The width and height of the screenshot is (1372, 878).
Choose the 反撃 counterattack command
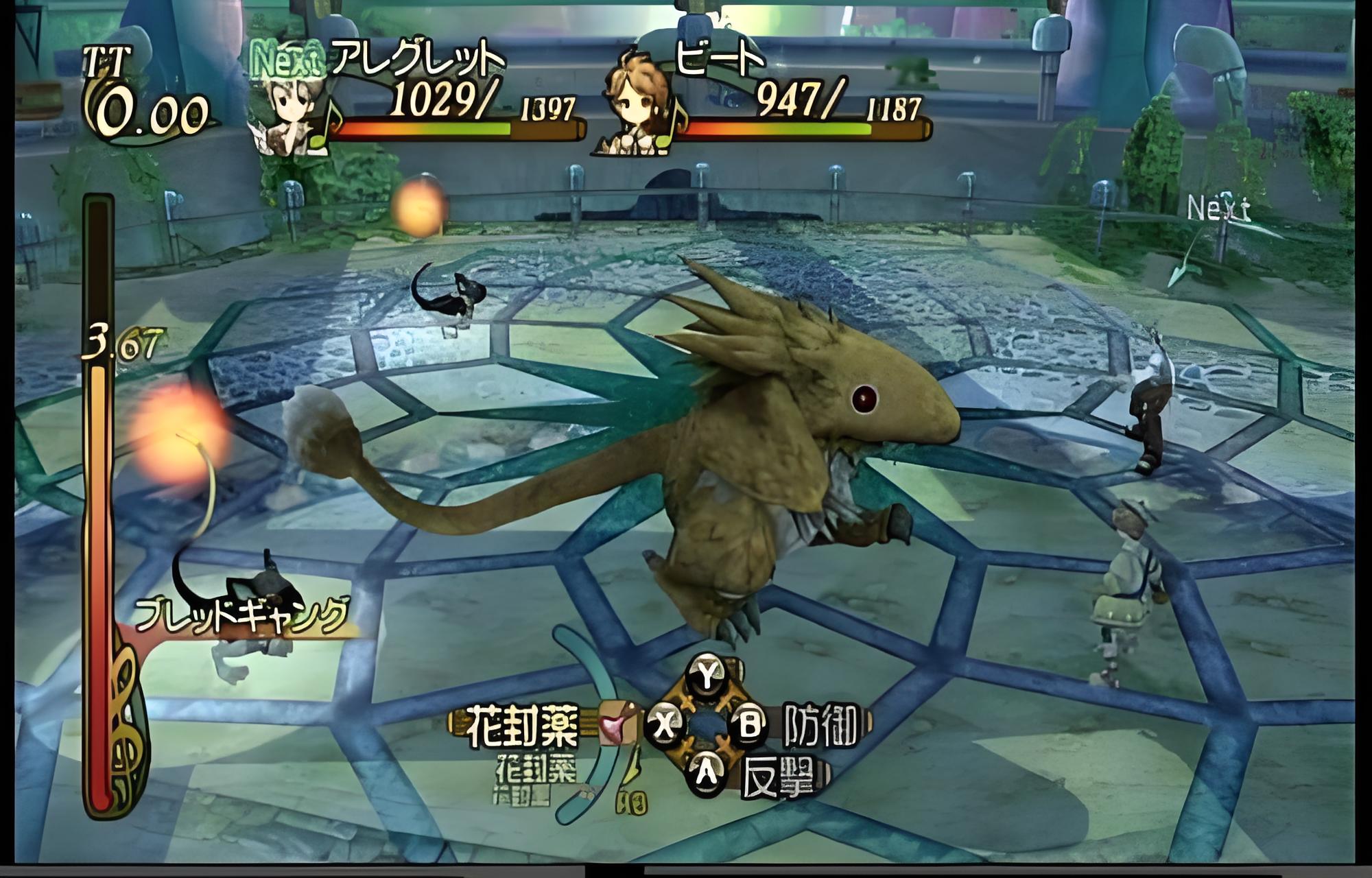tap(779, 777)
